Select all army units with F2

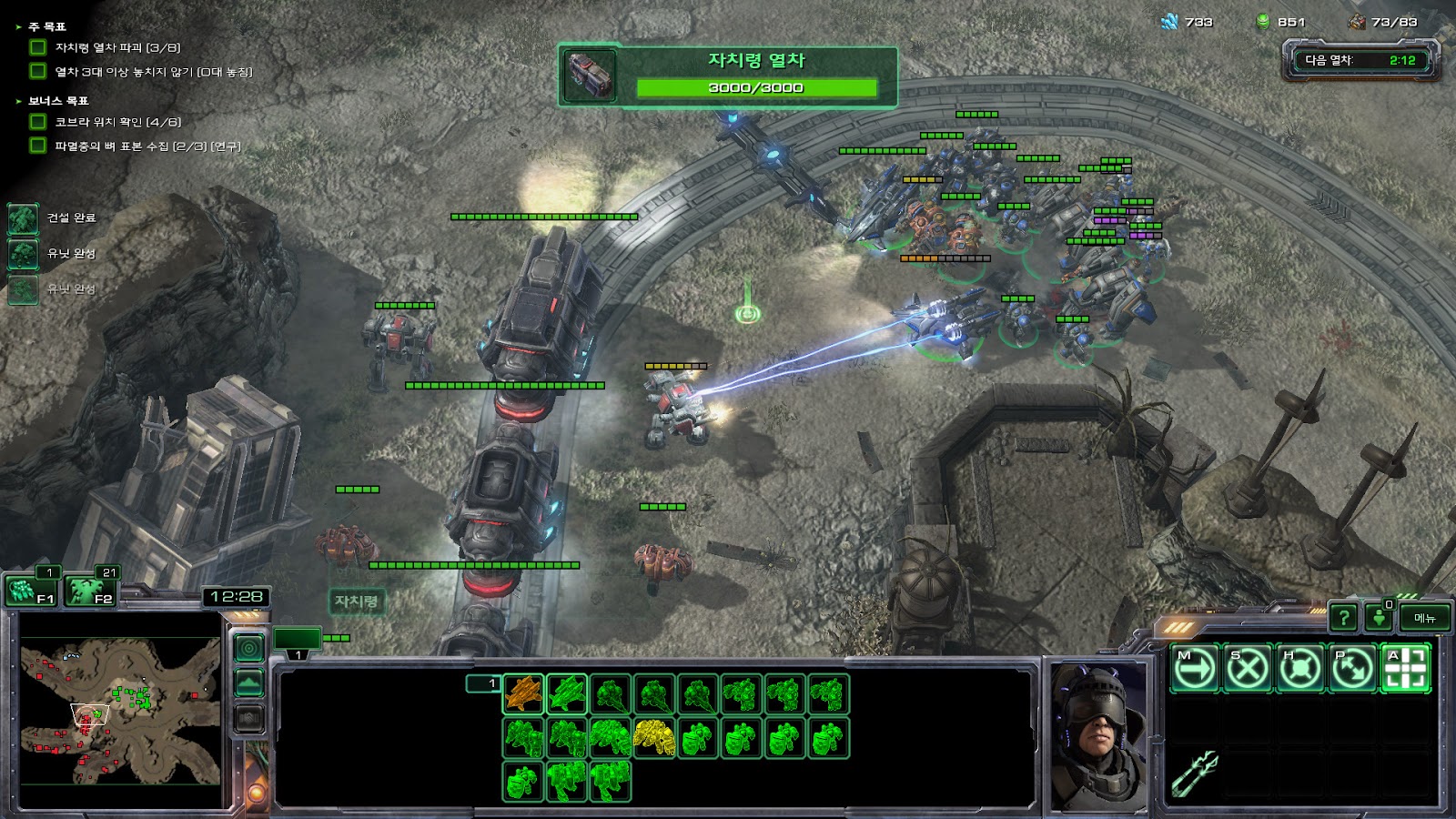click(x=89, y=591)
